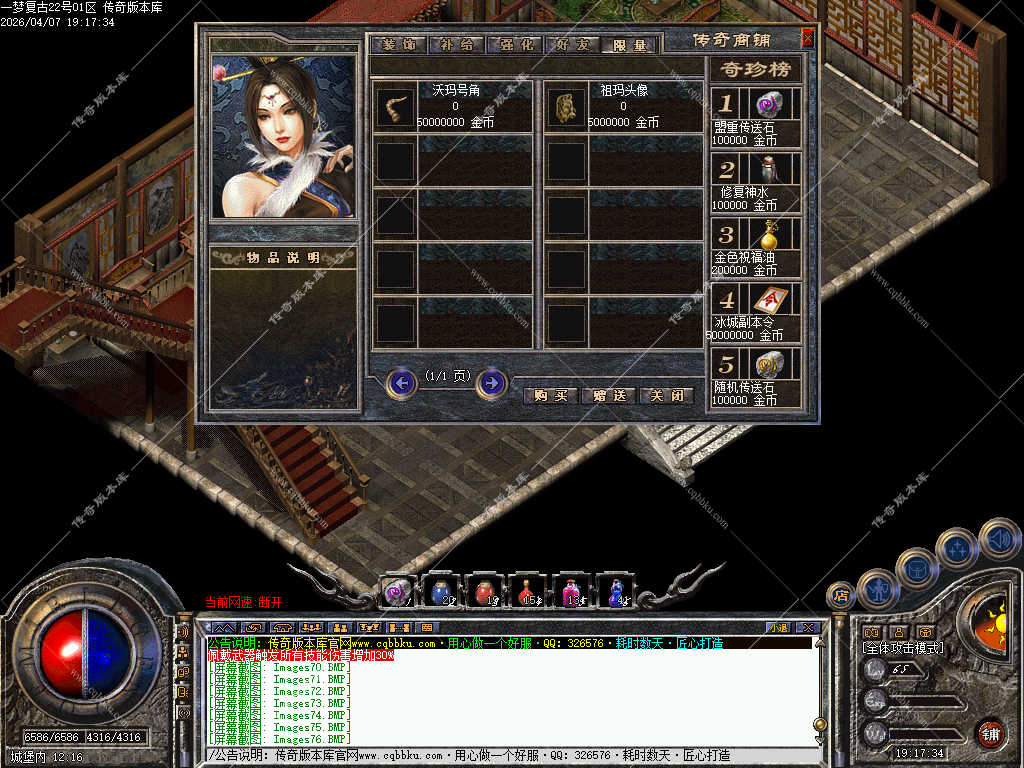This screenshot has height=768, width=1024.
Task: Click the 关闭 close button
Action: (666, 395)
